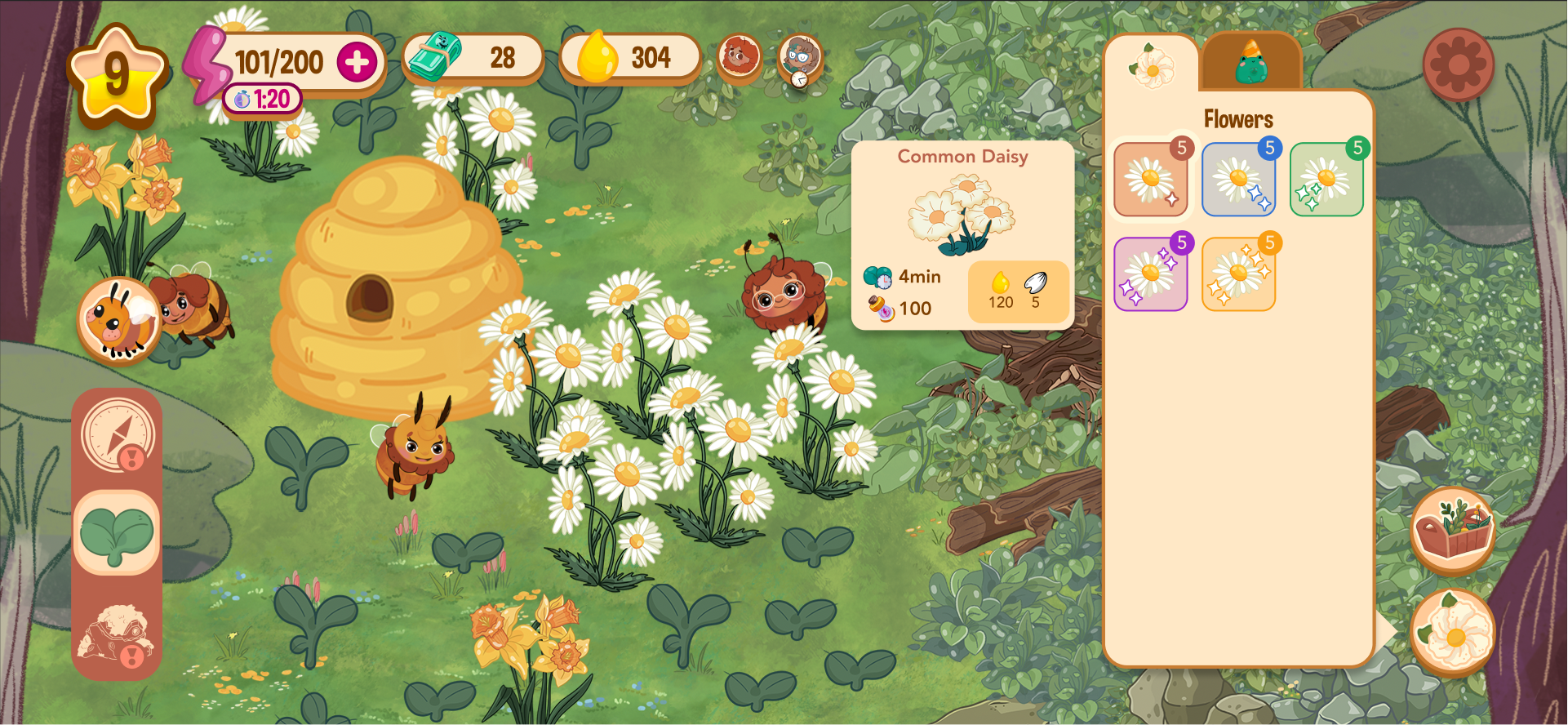The height and width of the screenshot is (725, 1568).
Task: Click the glasses character portrait with clock
Action: (799, 58)
